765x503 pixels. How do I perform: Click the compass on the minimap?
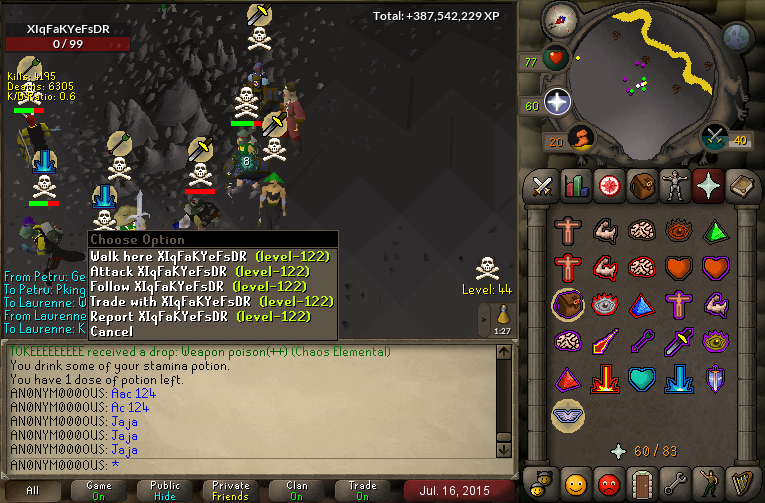(x=561, y=20)
